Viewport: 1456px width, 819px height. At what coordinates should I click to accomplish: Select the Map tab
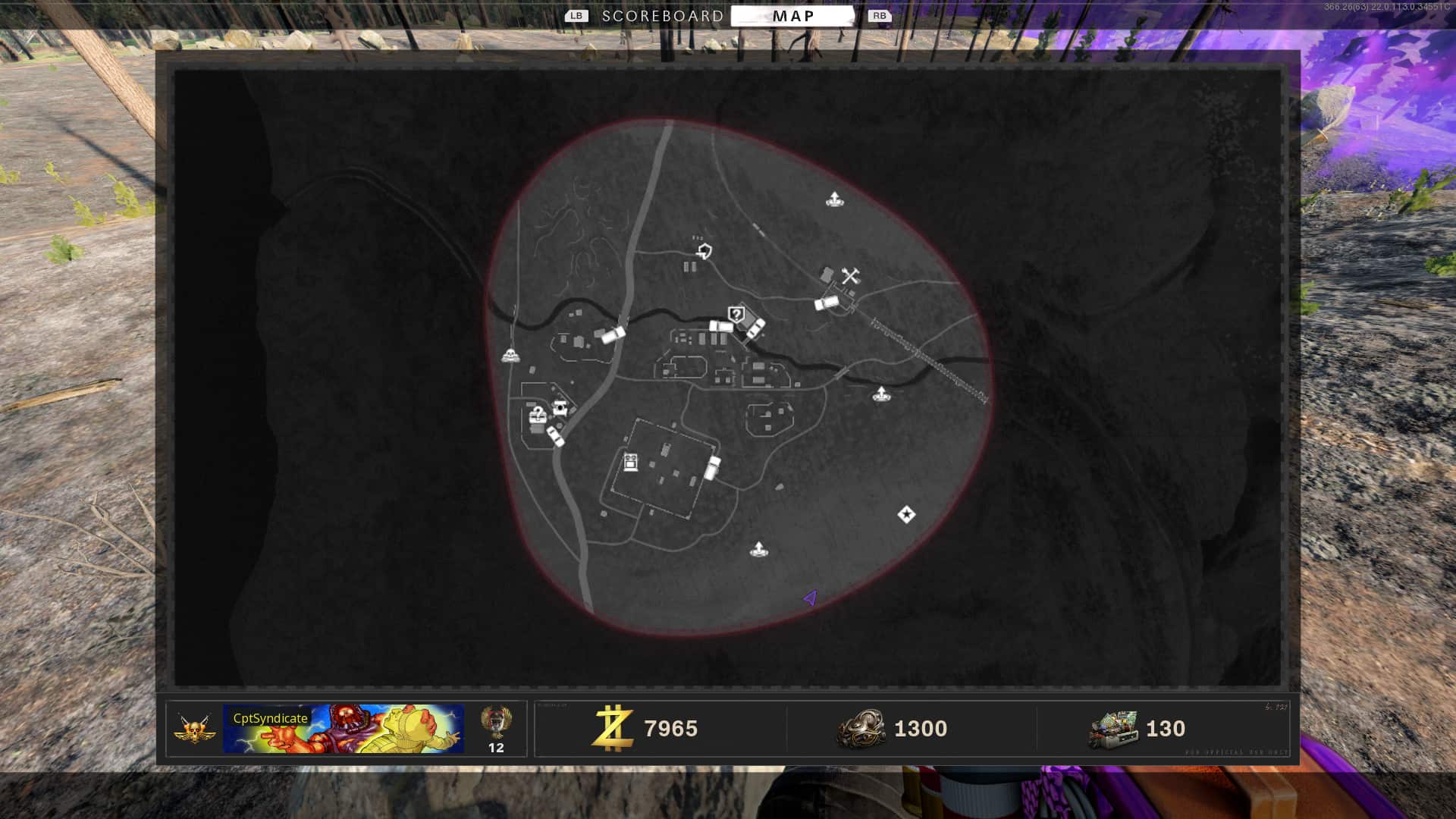[792, 16]
